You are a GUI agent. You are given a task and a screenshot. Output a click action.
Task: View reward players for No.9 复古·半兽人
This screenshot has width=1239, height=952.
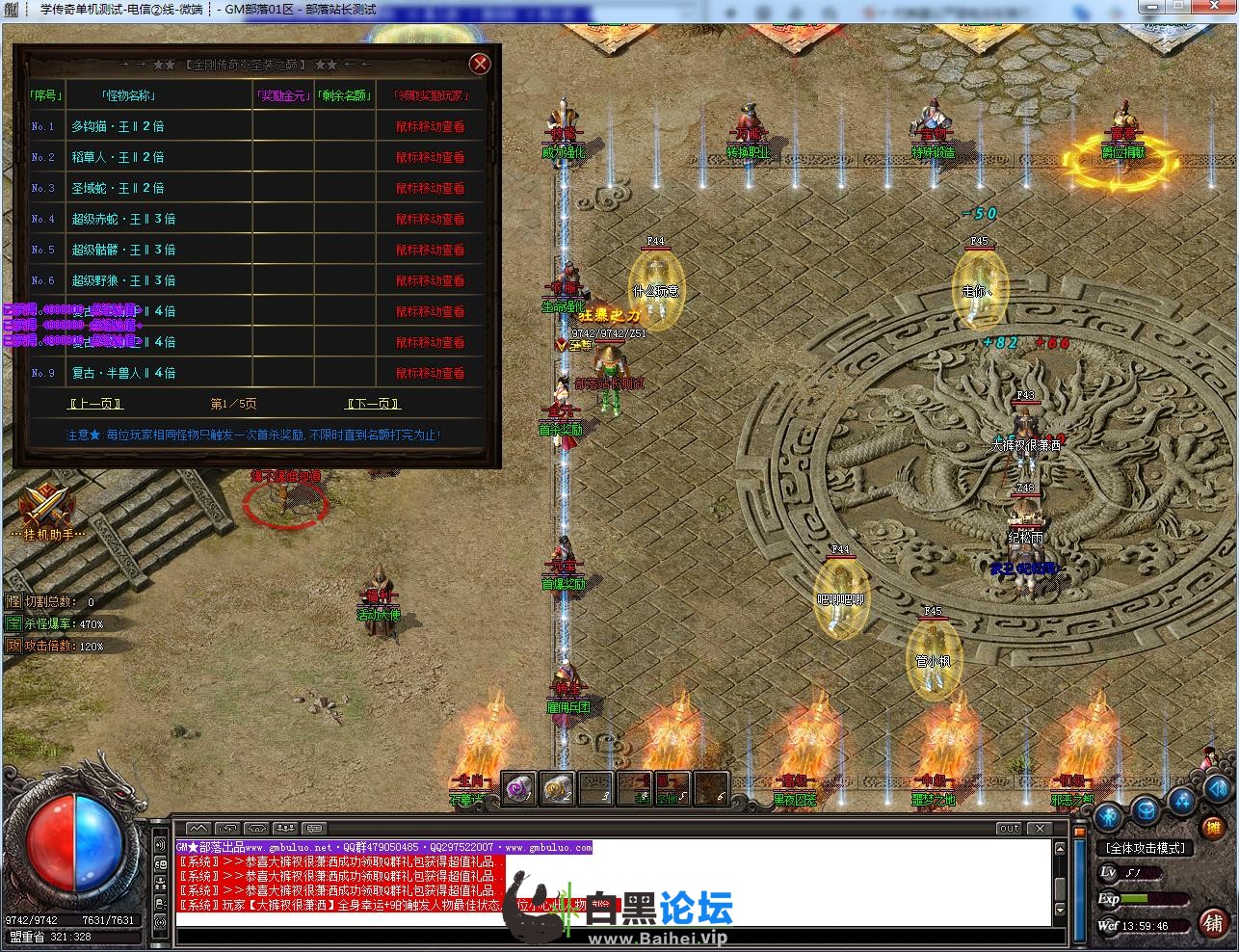pyautogui.click(x=430, y=373)
